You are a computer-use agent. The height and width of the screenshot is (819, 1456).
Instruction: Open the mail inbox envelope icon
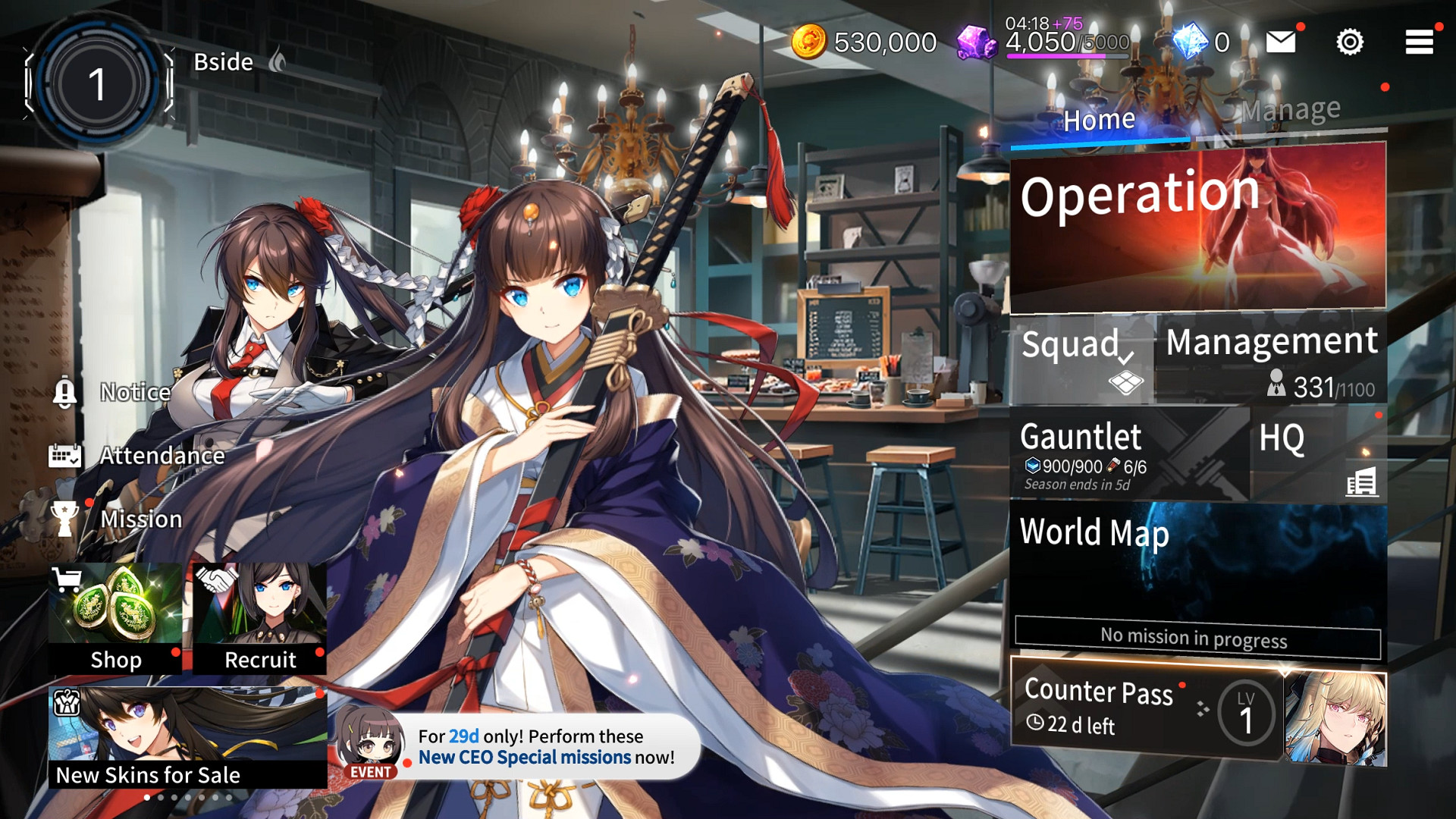[x=1282, y=43]
